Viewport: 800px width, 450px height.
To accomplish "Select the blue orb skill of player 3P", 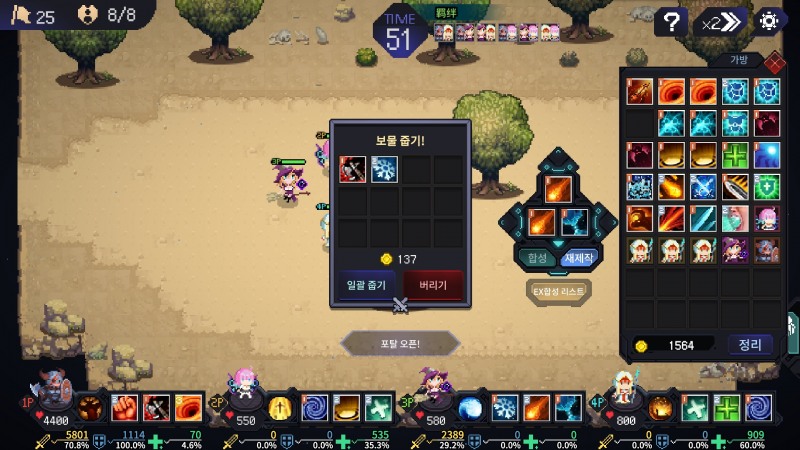I will tap(471, 408).
